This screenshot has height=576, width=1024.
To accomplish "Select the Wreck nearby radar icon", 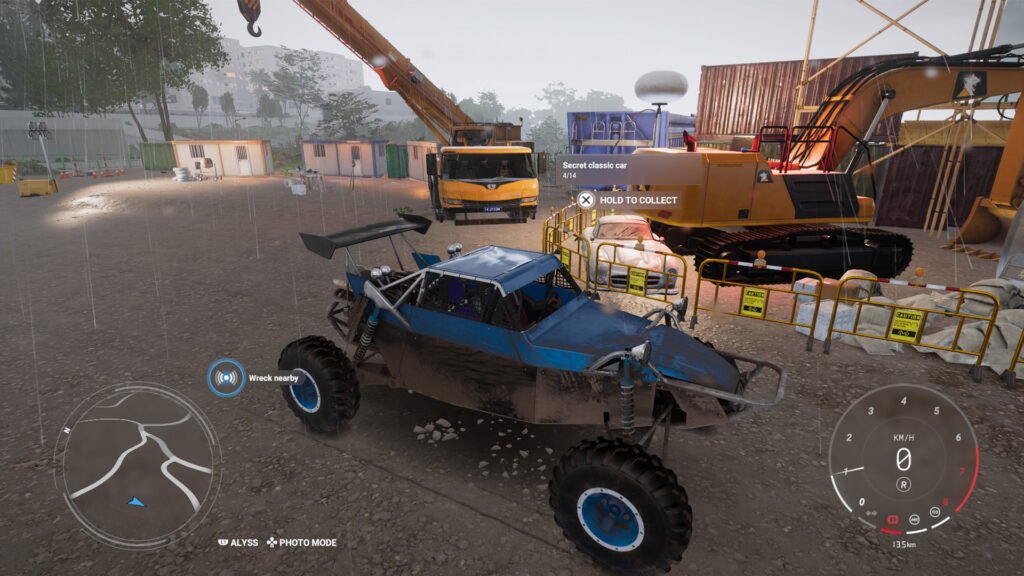I will (227, 378).
